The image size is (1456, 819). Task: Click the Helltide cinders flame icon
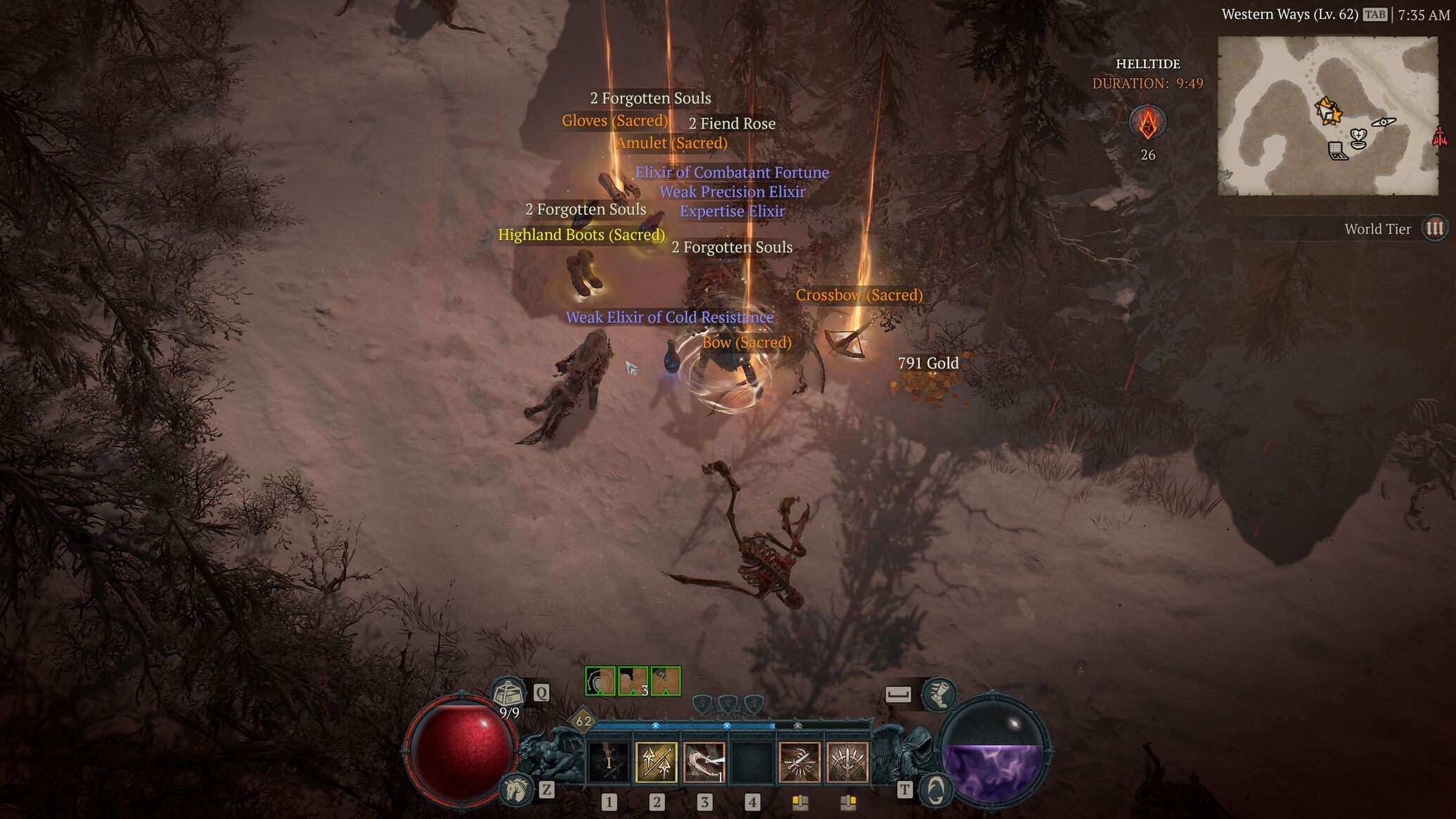[1147, 124]
